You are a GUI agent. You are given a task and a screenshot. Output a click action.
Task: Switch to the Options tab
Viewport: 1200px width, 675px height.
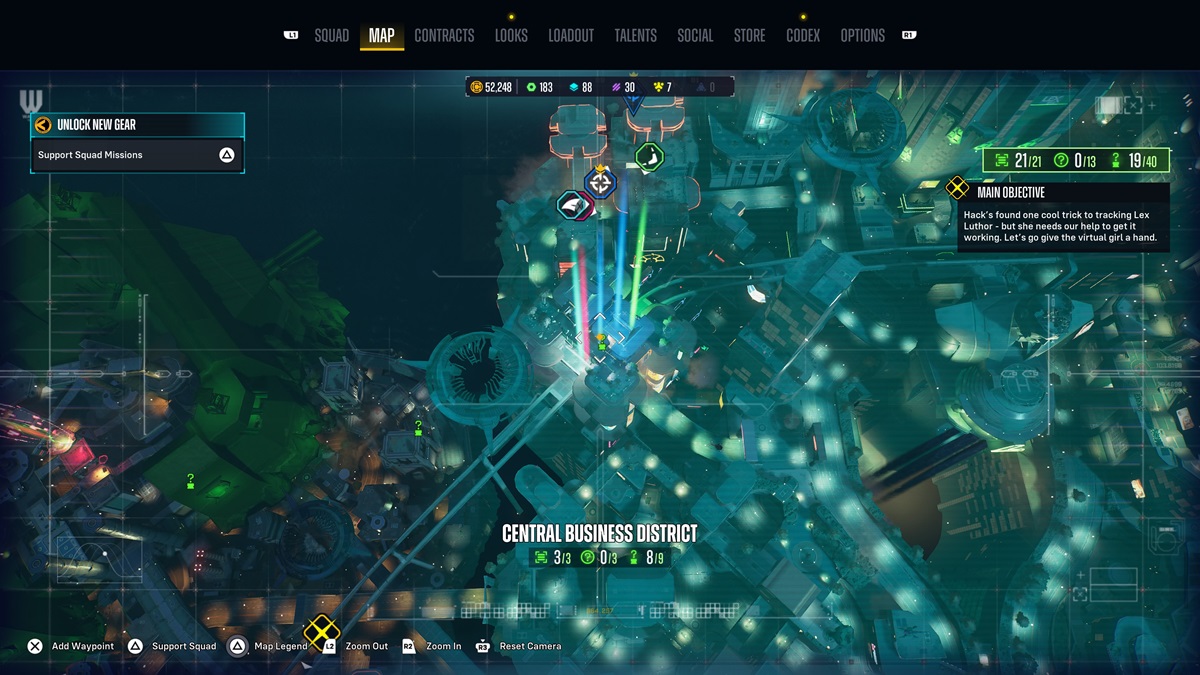pyautogui.click(x=862, y=36)
